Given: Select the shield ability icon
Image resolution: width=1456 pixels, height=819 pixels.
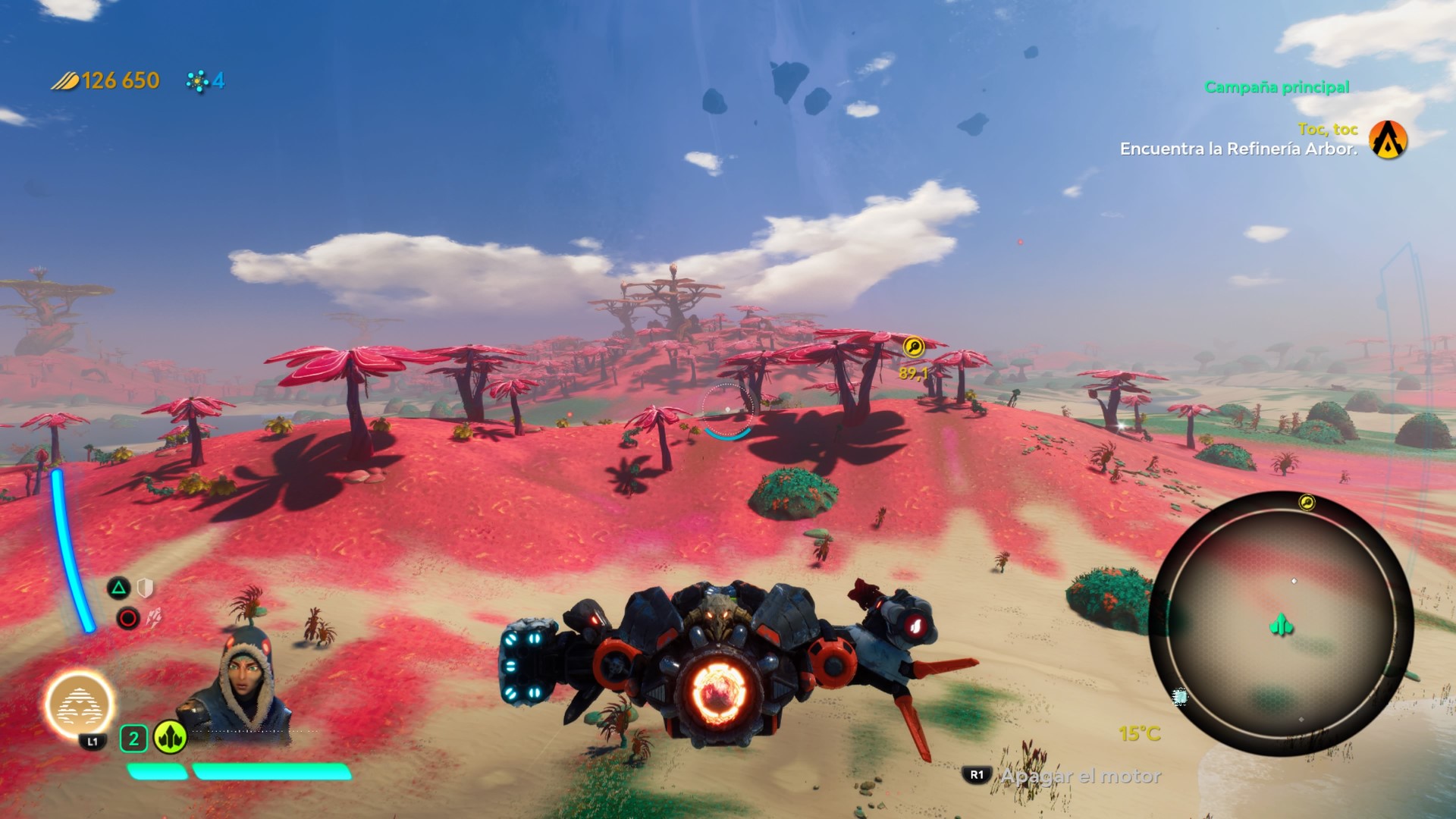Looking at the screenshot, I should tap(146, 588).
